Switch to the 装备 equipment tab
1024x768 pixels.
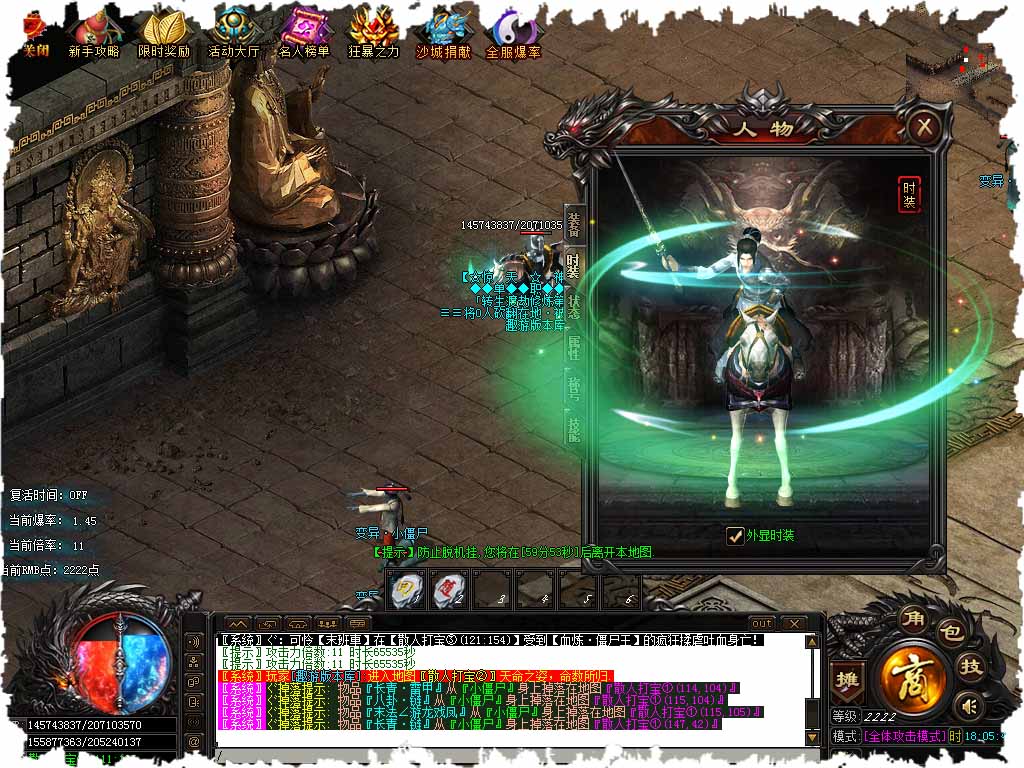[574, 224]
